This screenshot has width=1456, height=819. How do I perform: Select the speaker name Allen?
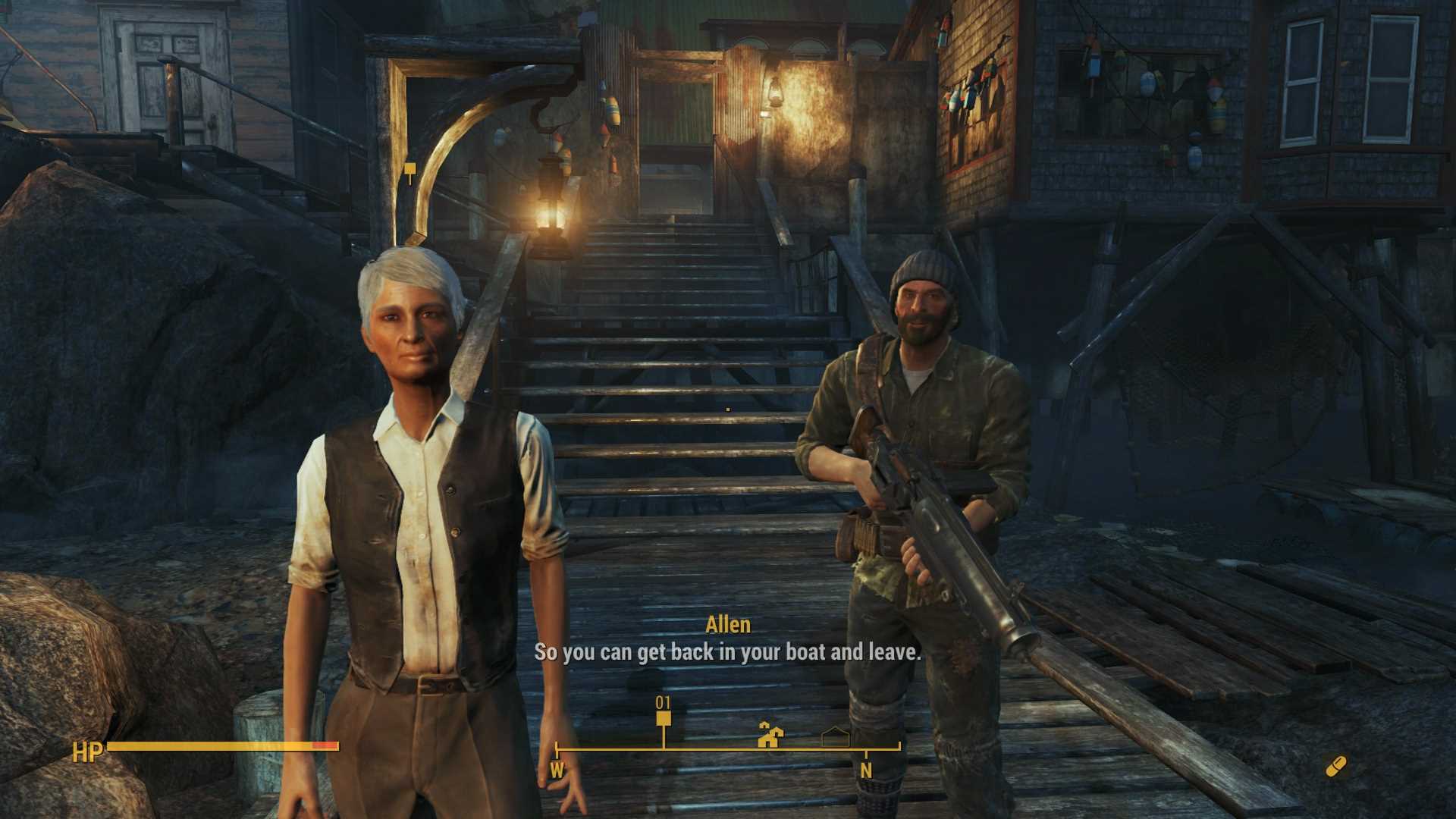(x=729, y=625)
